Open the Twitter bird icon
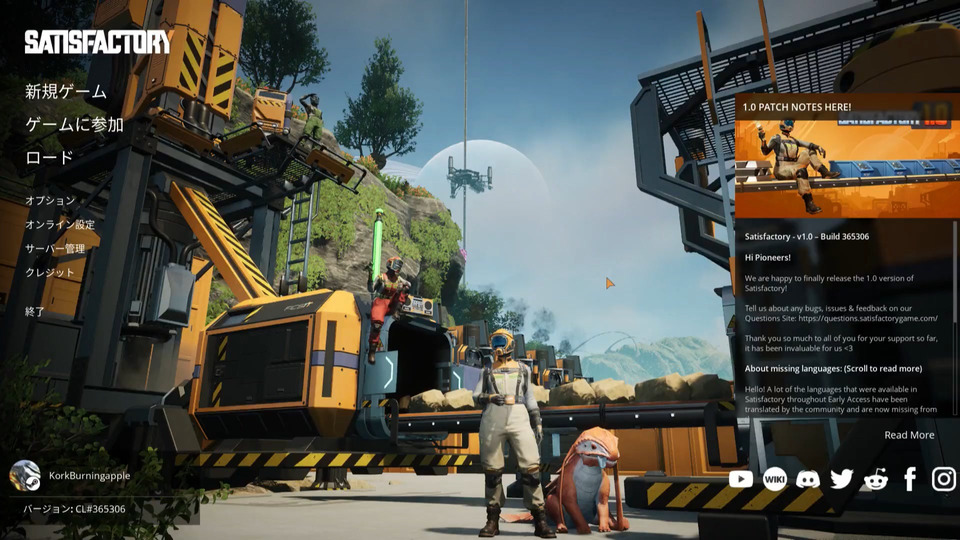The width and height of the screenshot is (960, 540). (842, 479)
